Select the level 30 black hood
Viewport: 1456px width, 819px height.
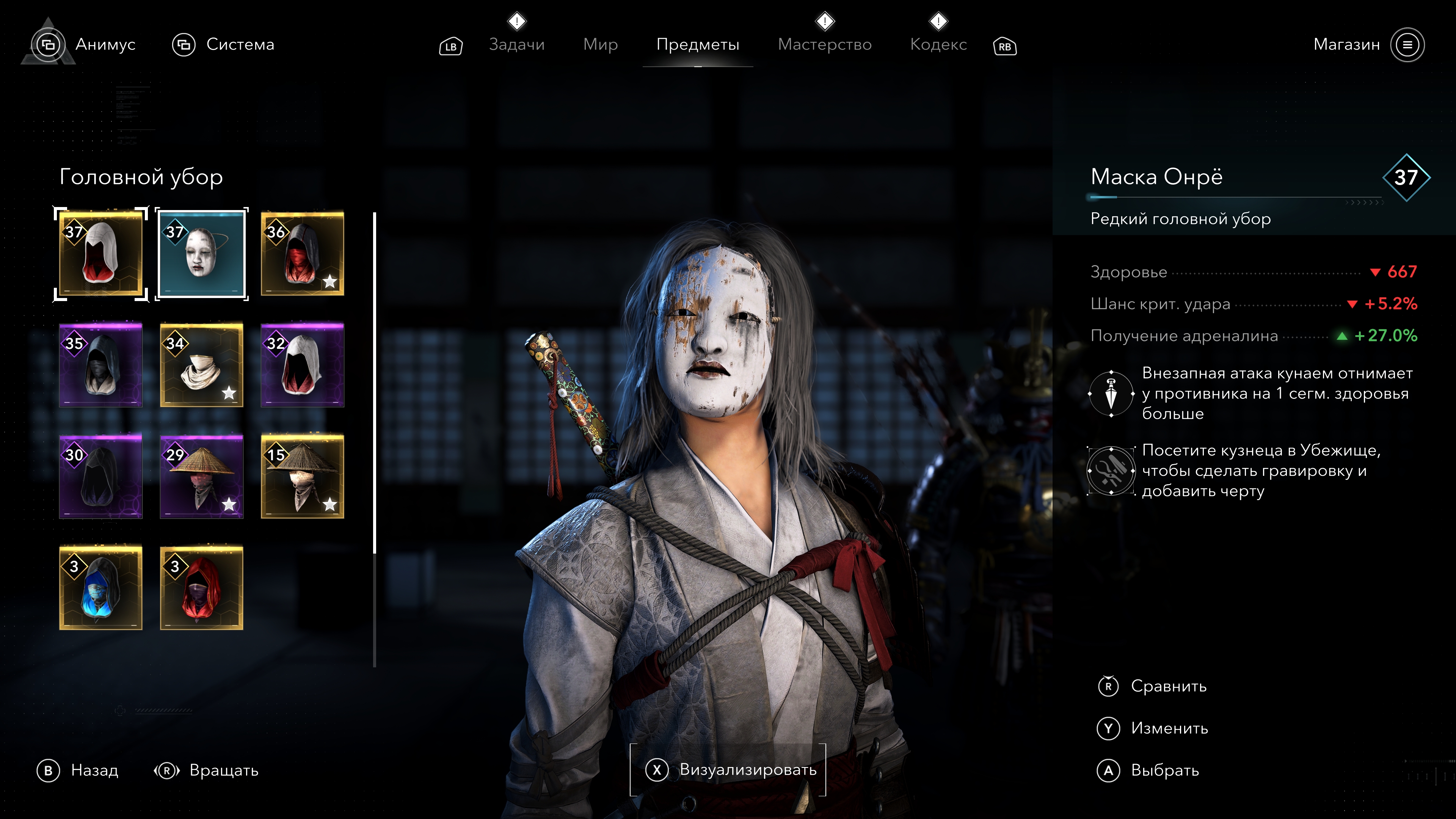[x=100, y=477]
